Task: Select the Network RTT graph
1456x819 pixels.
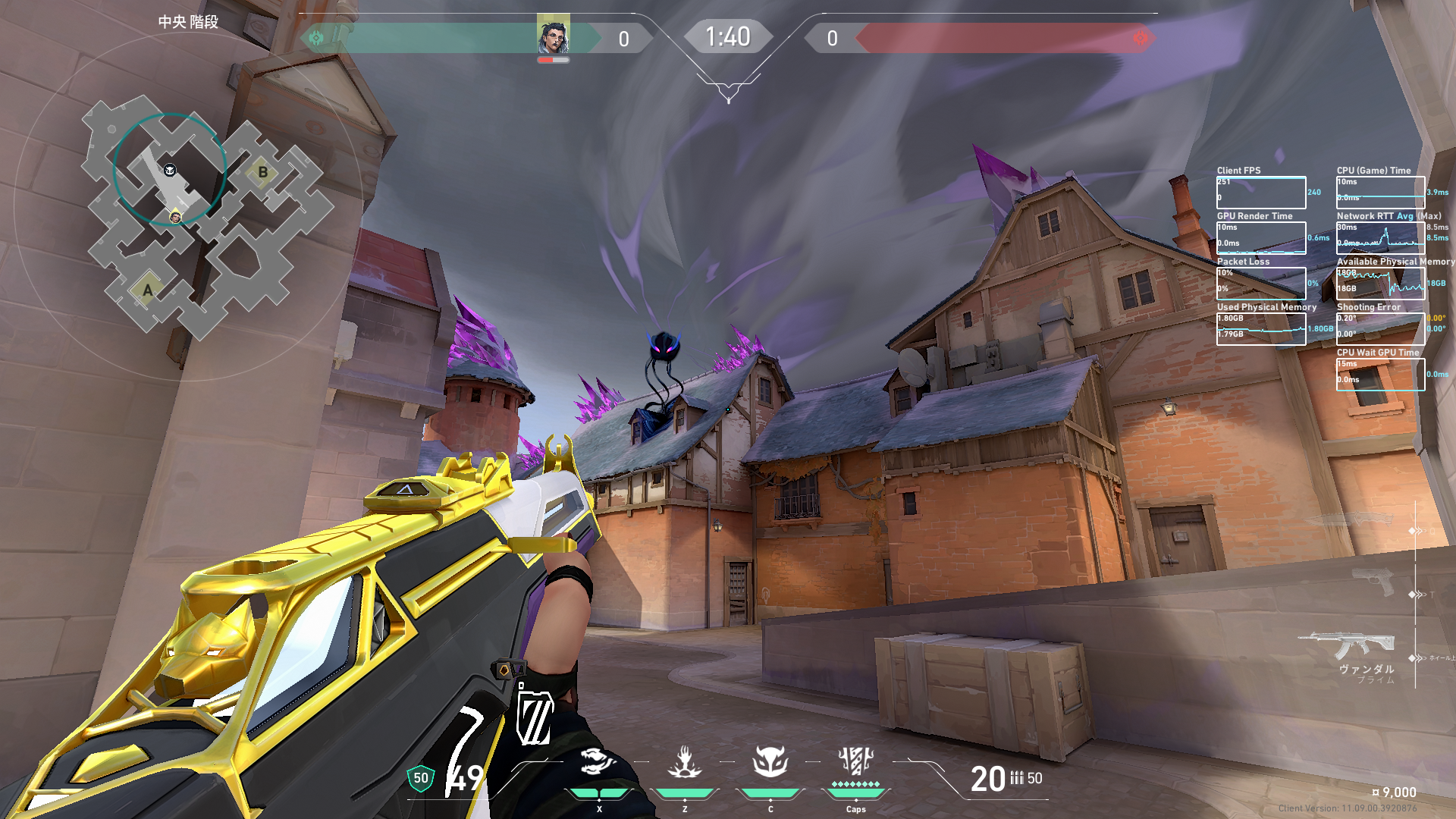Action: point(1380,237)
